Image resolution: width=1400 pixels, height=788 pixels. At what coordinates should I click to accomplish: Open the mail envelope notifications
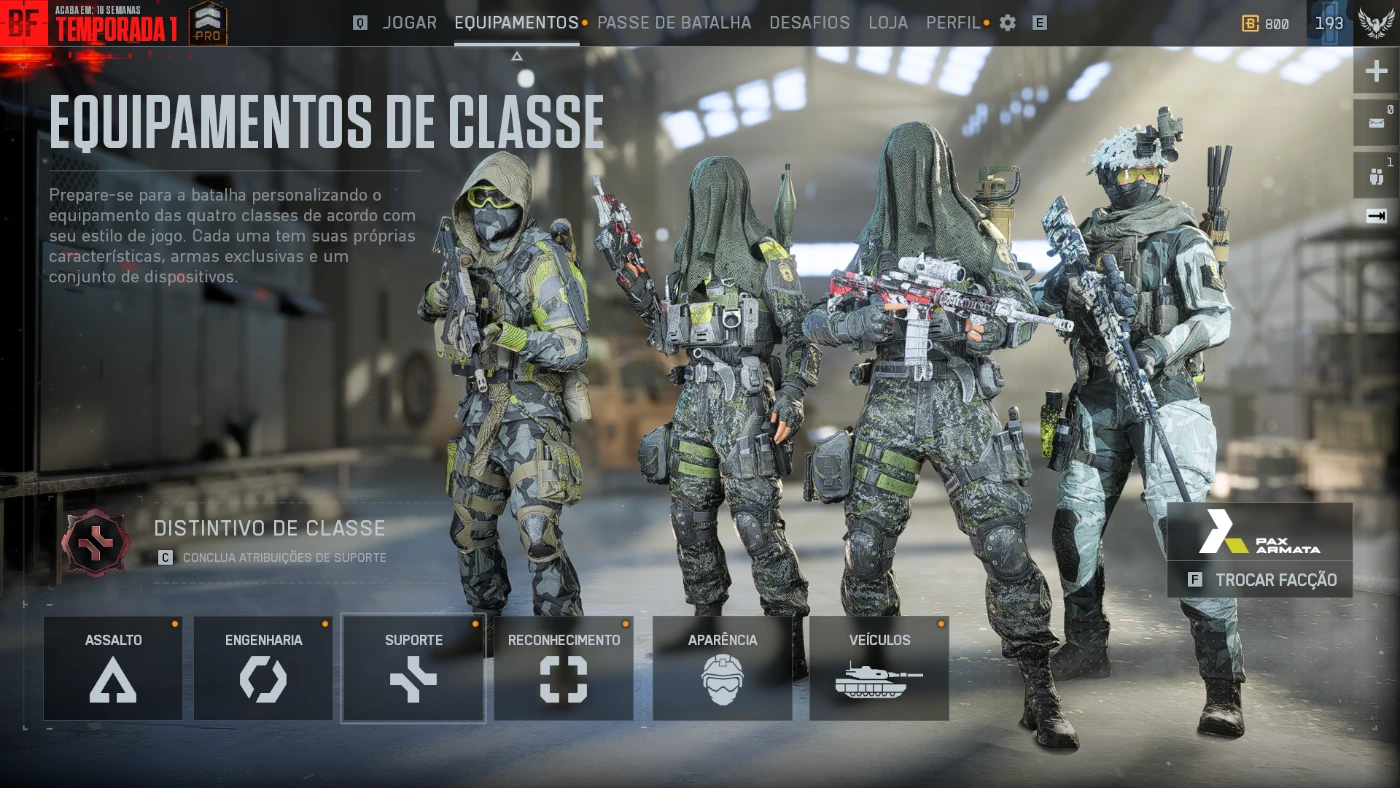tap(1376, 124)
